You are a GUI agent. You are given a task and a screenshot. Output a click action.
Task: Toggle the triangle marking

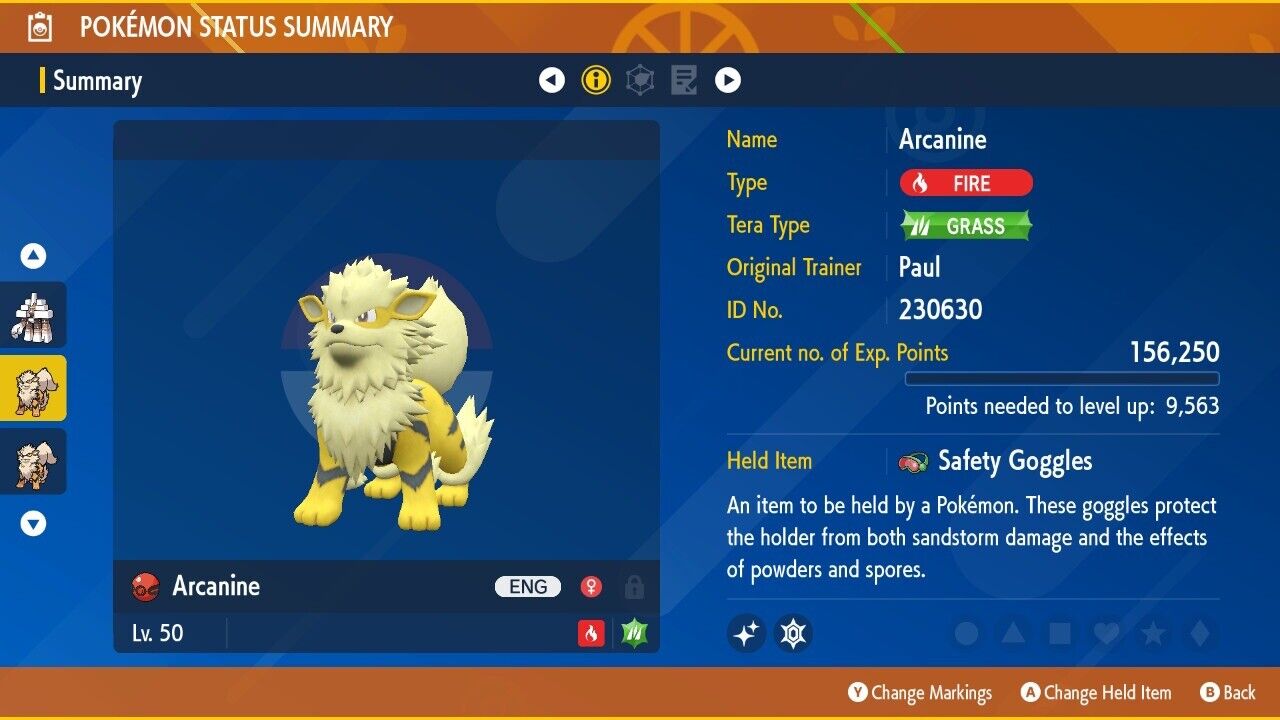click(x=1012, y=633)
